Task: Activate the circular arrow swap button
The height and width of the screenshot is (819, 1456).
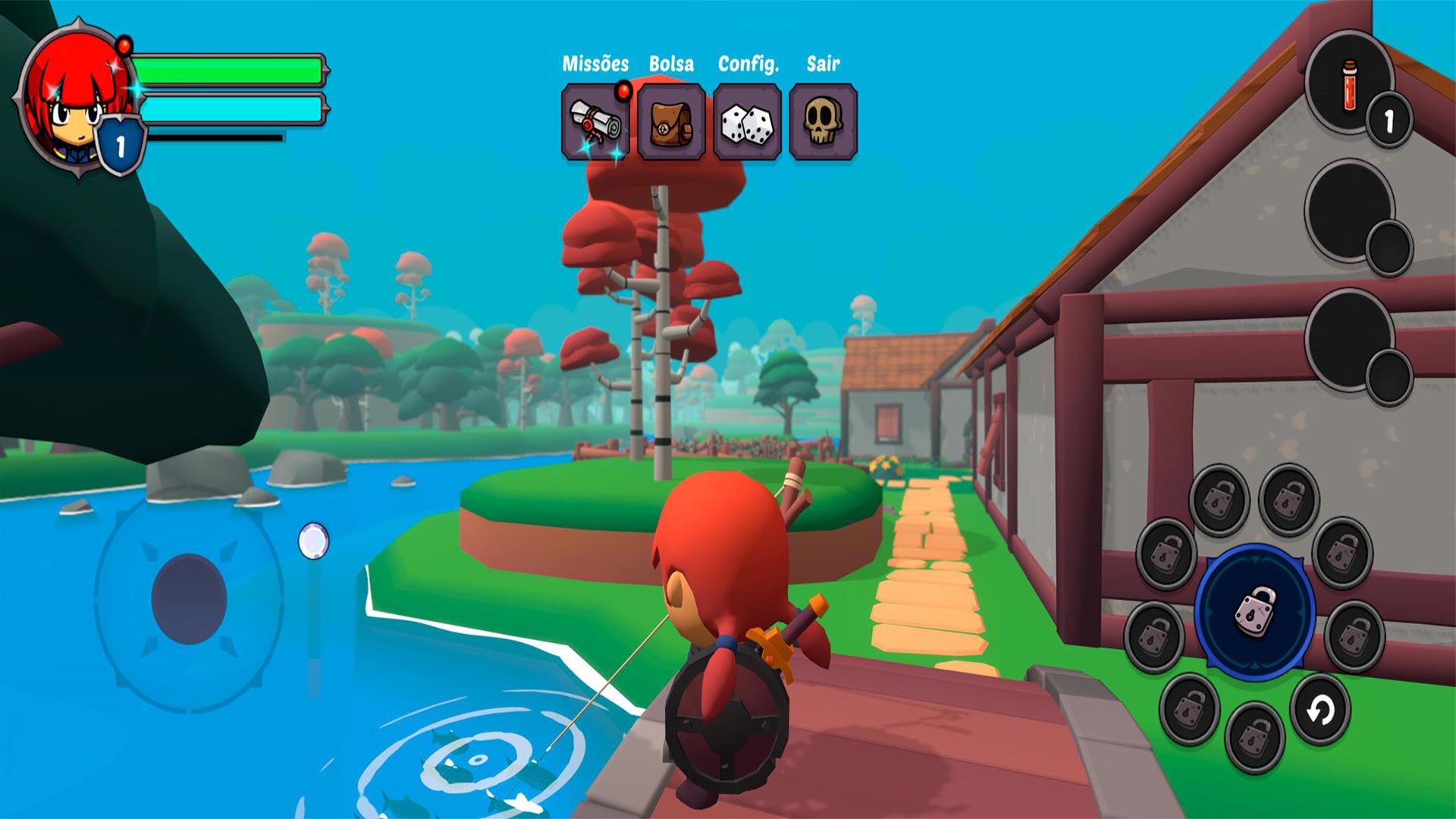Action: [1320, 710]
